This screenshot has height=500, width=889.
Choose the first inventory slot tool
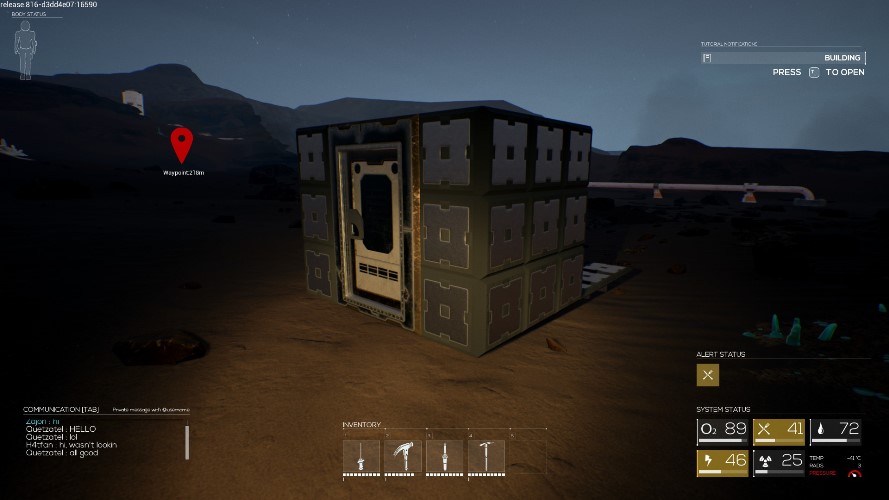coord(361,457)
